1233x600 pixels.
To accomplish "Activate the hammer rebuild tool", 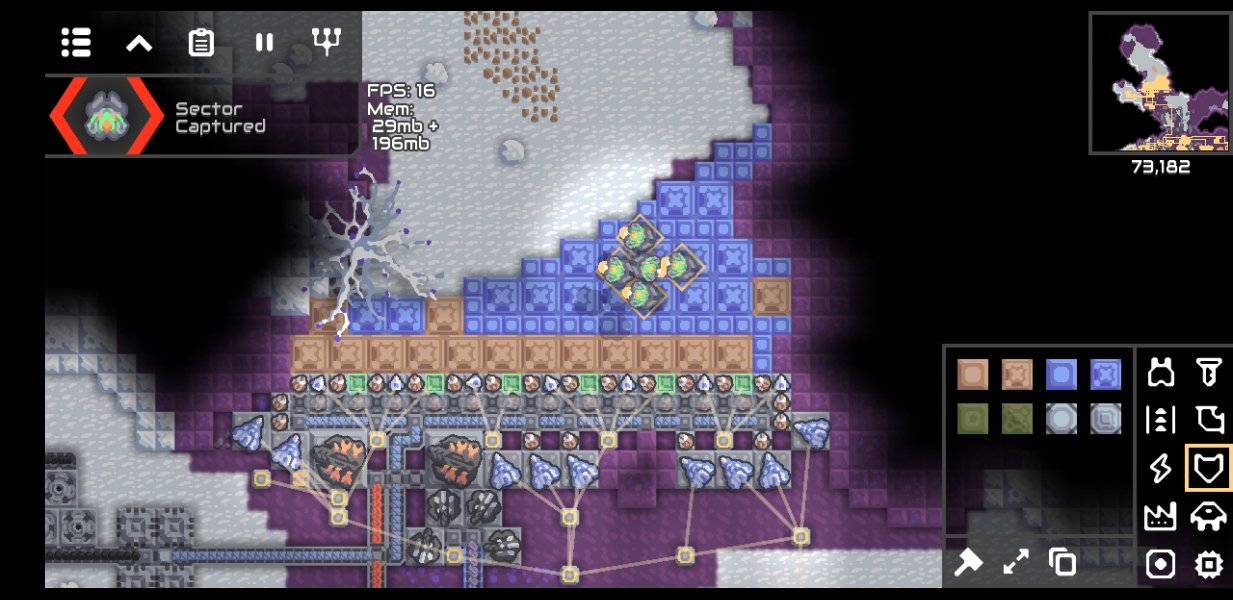I will 968,562.
